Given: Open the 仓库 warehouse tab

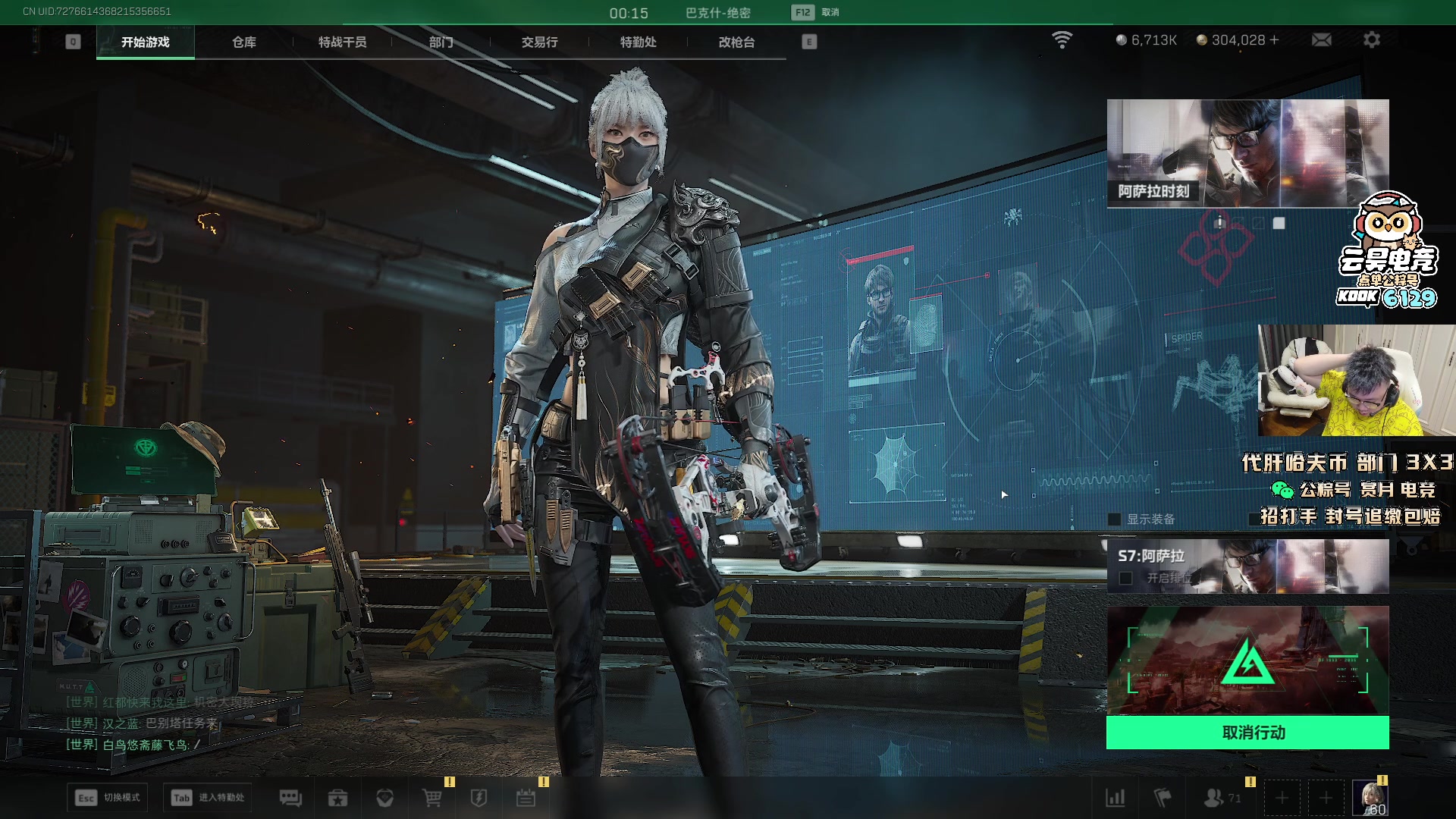Looking at the screenshot, I should (x=243, y=42).
